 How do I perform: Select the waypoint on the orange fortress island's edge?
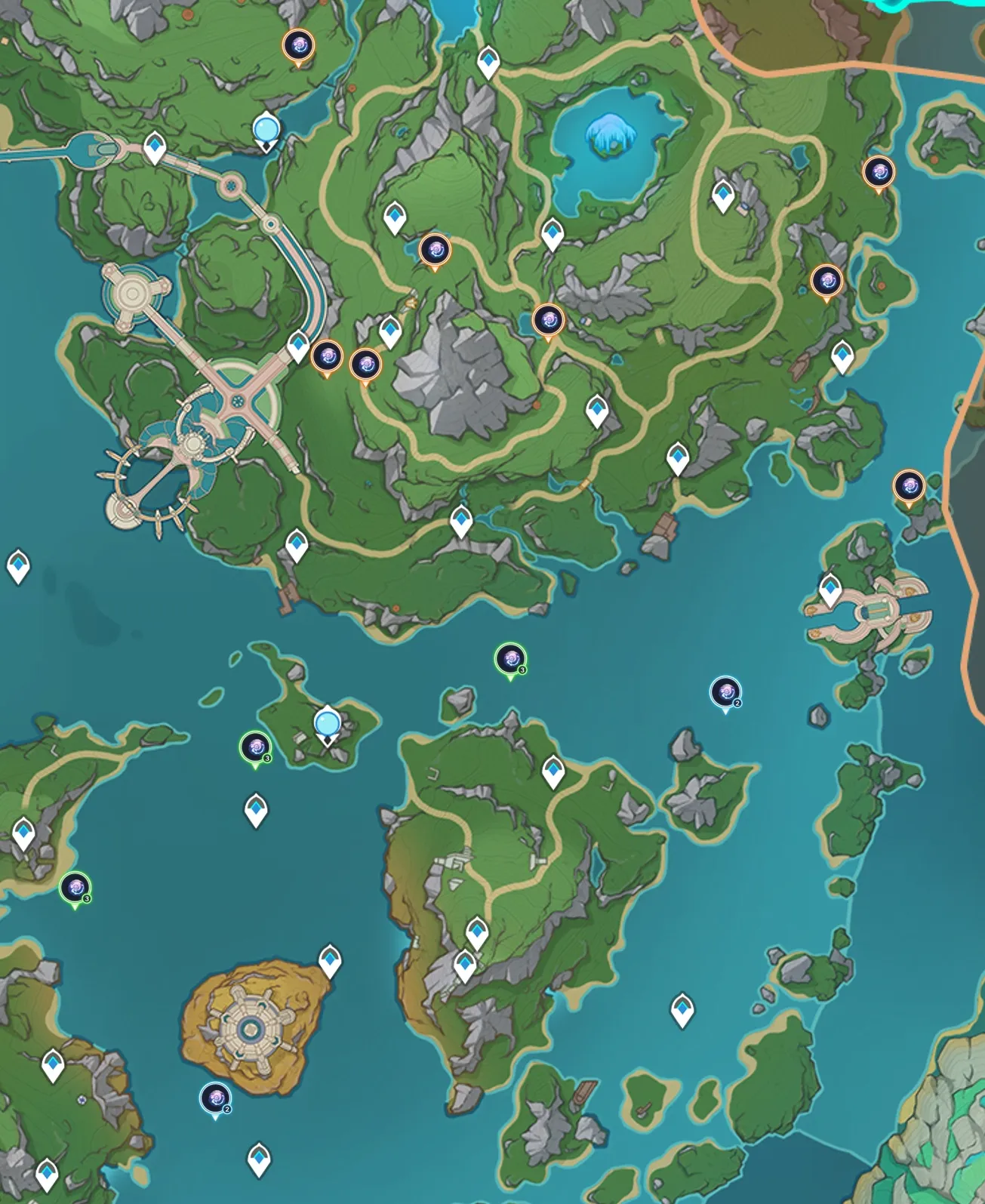330,959
